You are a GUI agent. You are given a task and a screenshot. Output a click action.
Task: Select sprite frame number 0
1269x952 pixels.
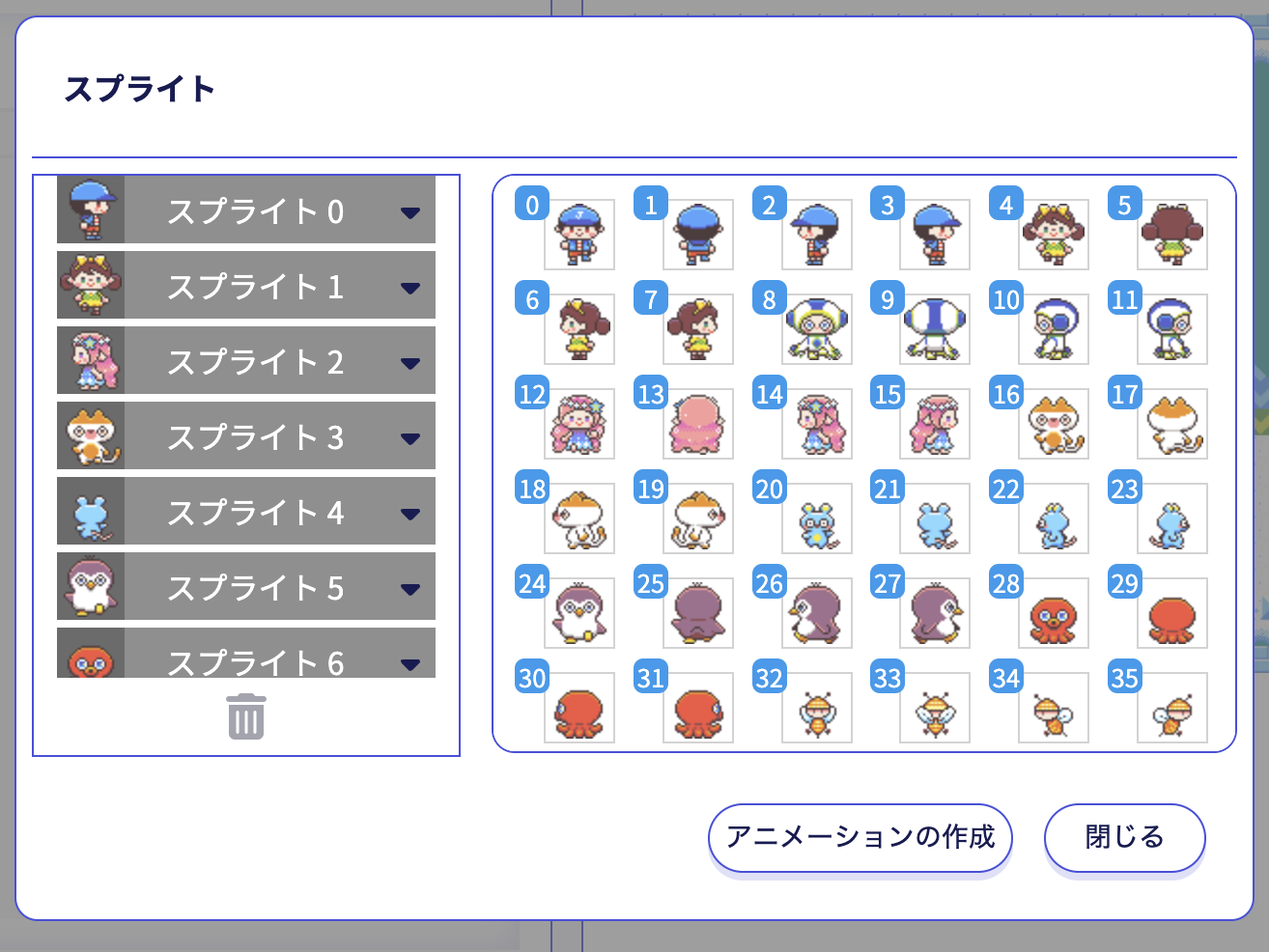pos(578,235)
